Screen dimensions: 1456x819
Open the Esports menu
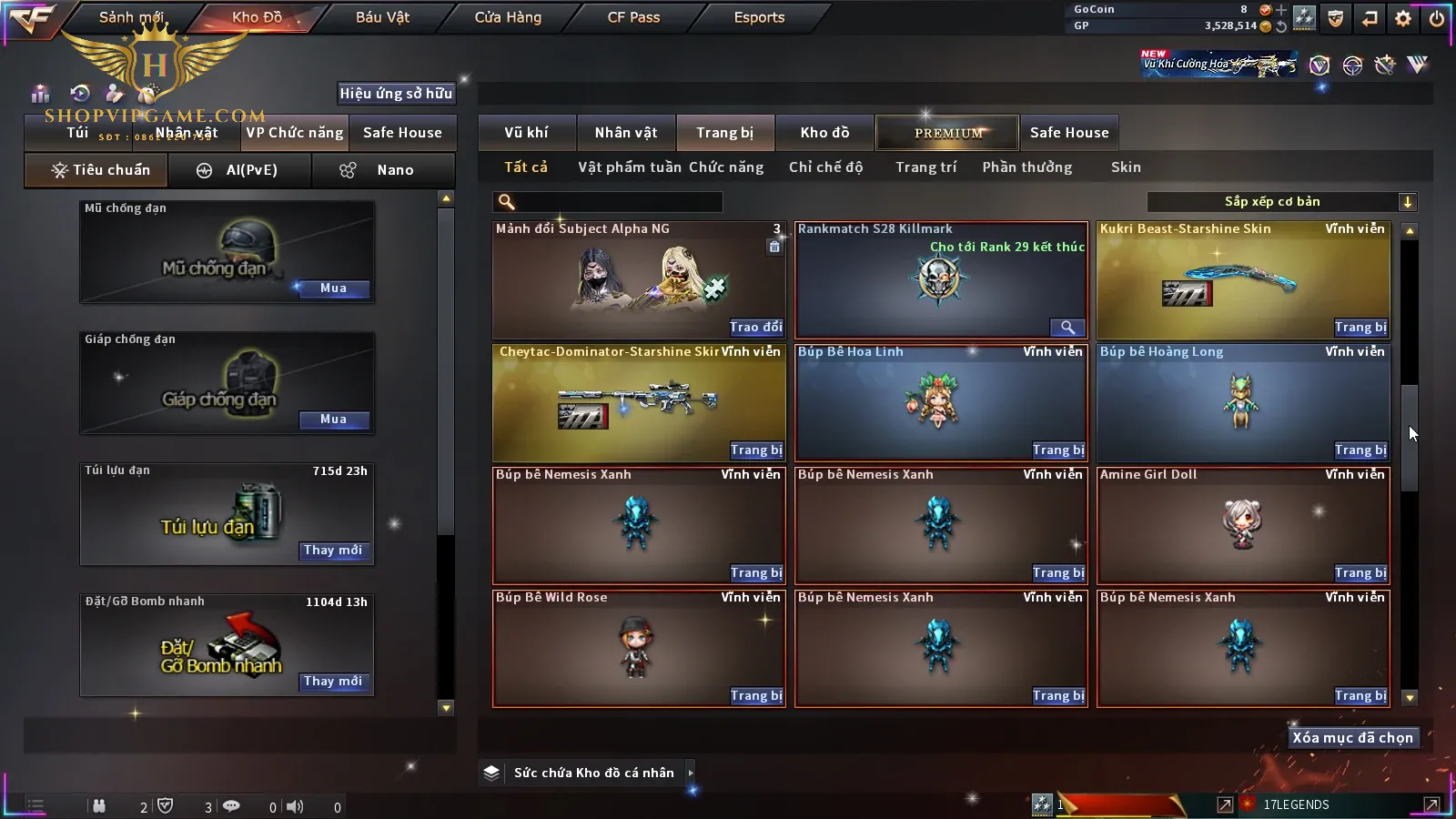tap(759, 17)
